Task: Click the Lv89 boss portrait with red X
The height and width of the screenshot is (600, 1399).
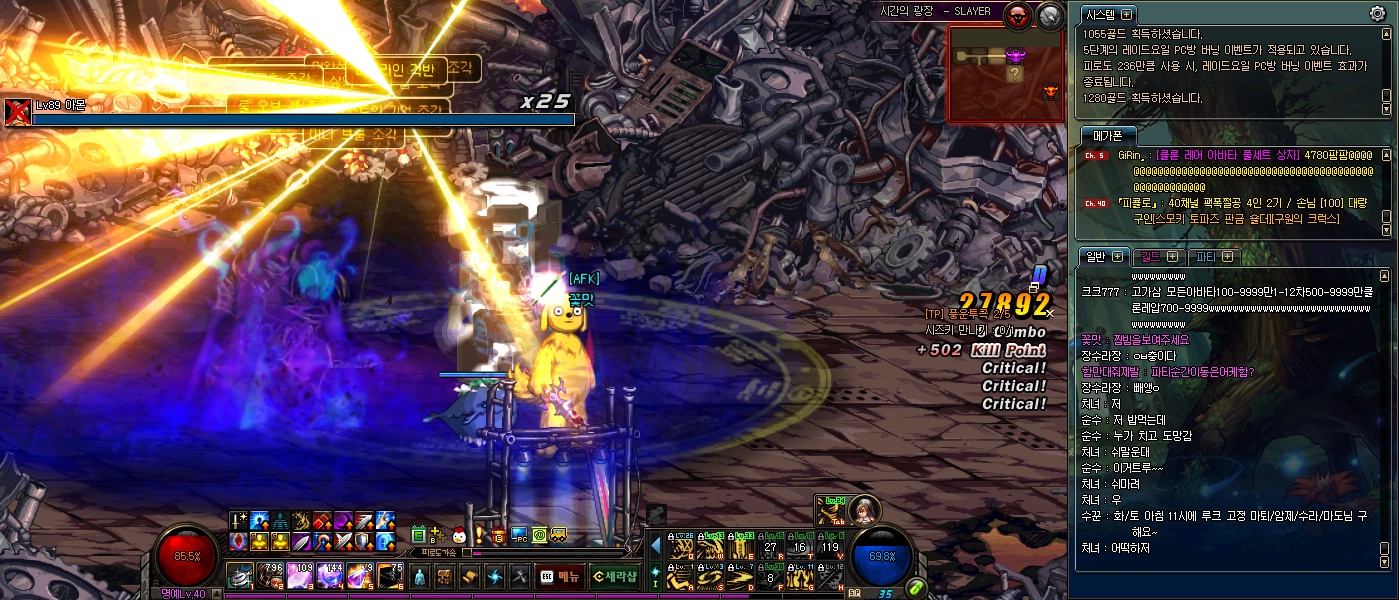Action: point(17,112)
